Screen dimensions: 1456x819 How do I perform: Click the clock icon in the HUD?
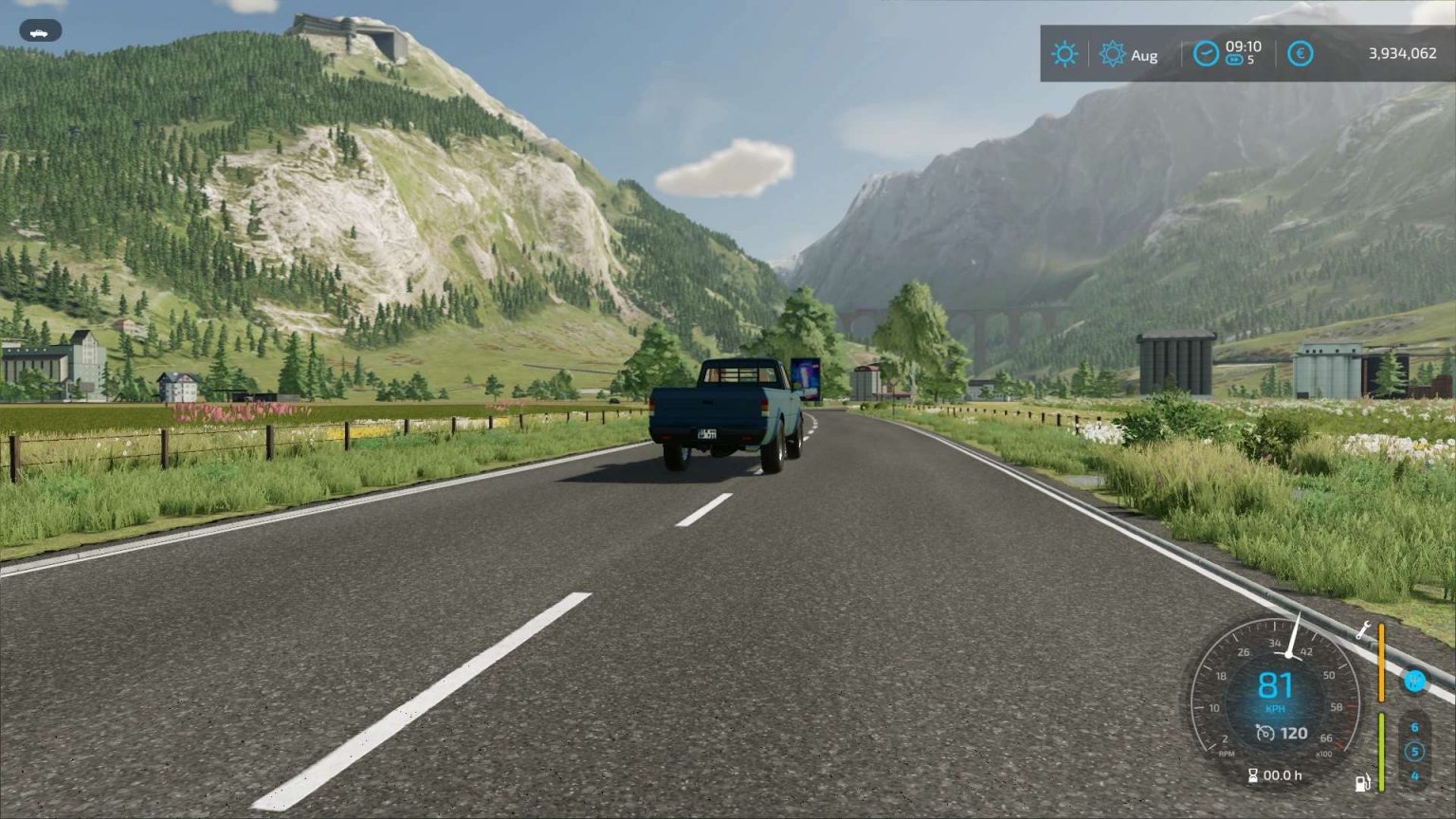pyautogui.click(x=1206, y=53)
